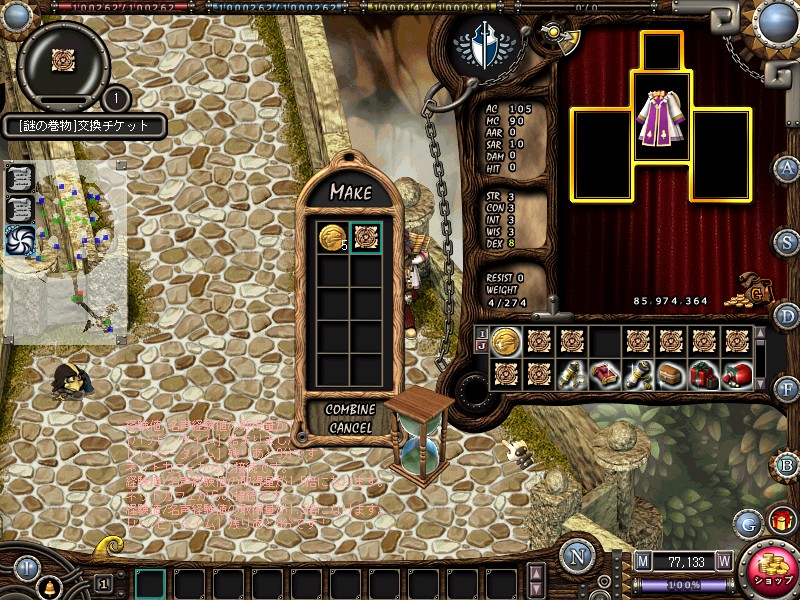Viewport: 800px width, 600px height.
Task: Switch to inventory tab J
Action: pos(481,347)
